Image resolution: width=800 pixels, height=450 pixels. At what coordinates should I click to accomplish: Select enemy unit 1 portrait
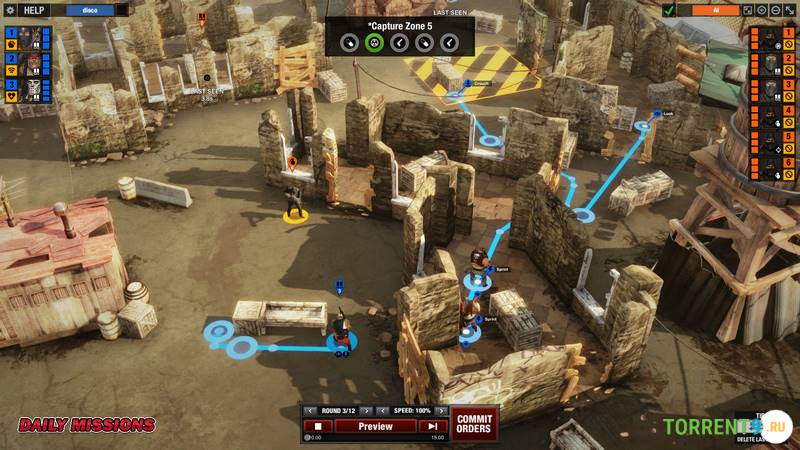(770, 40)
